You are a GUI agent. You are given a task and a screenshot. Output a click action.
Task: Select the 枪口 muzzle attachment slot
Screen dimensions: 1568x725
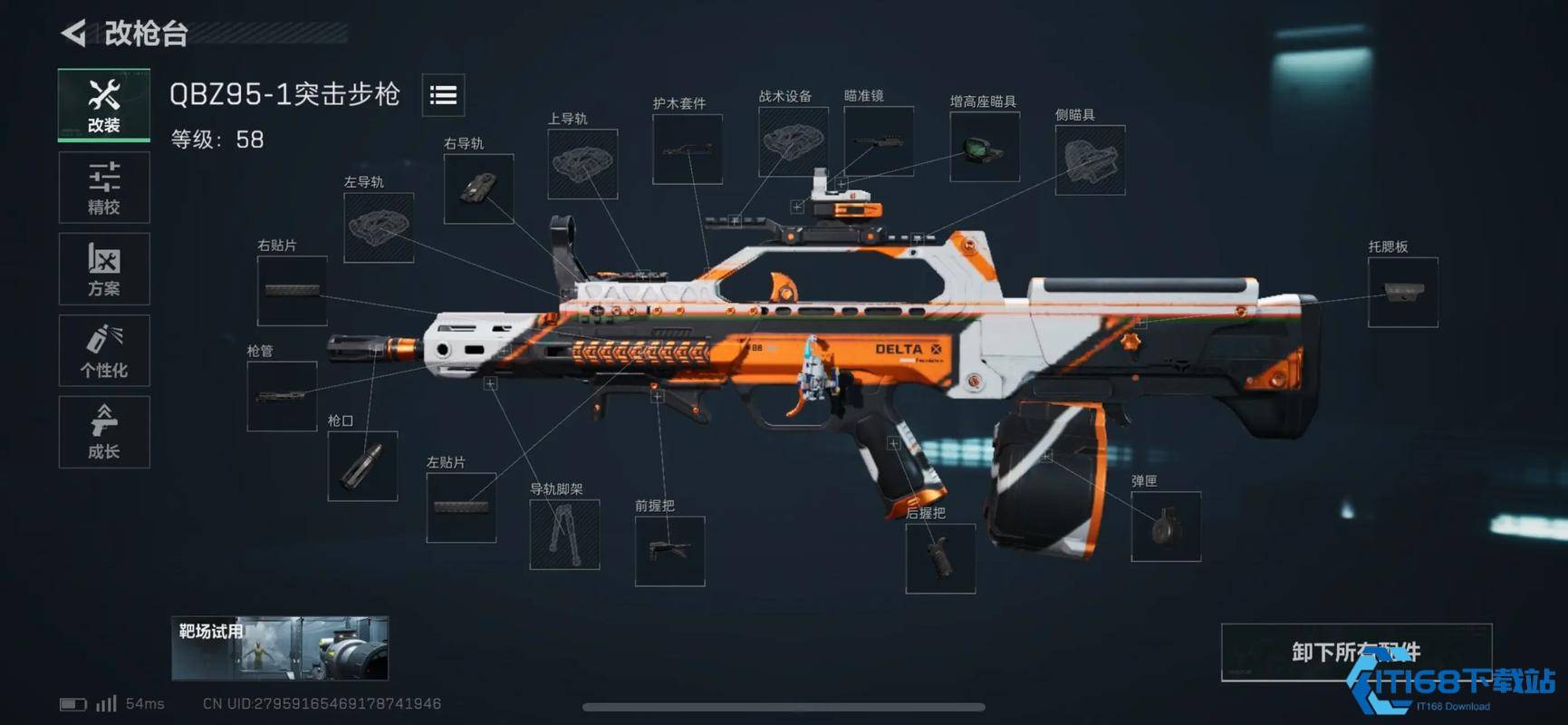[362, 466]
